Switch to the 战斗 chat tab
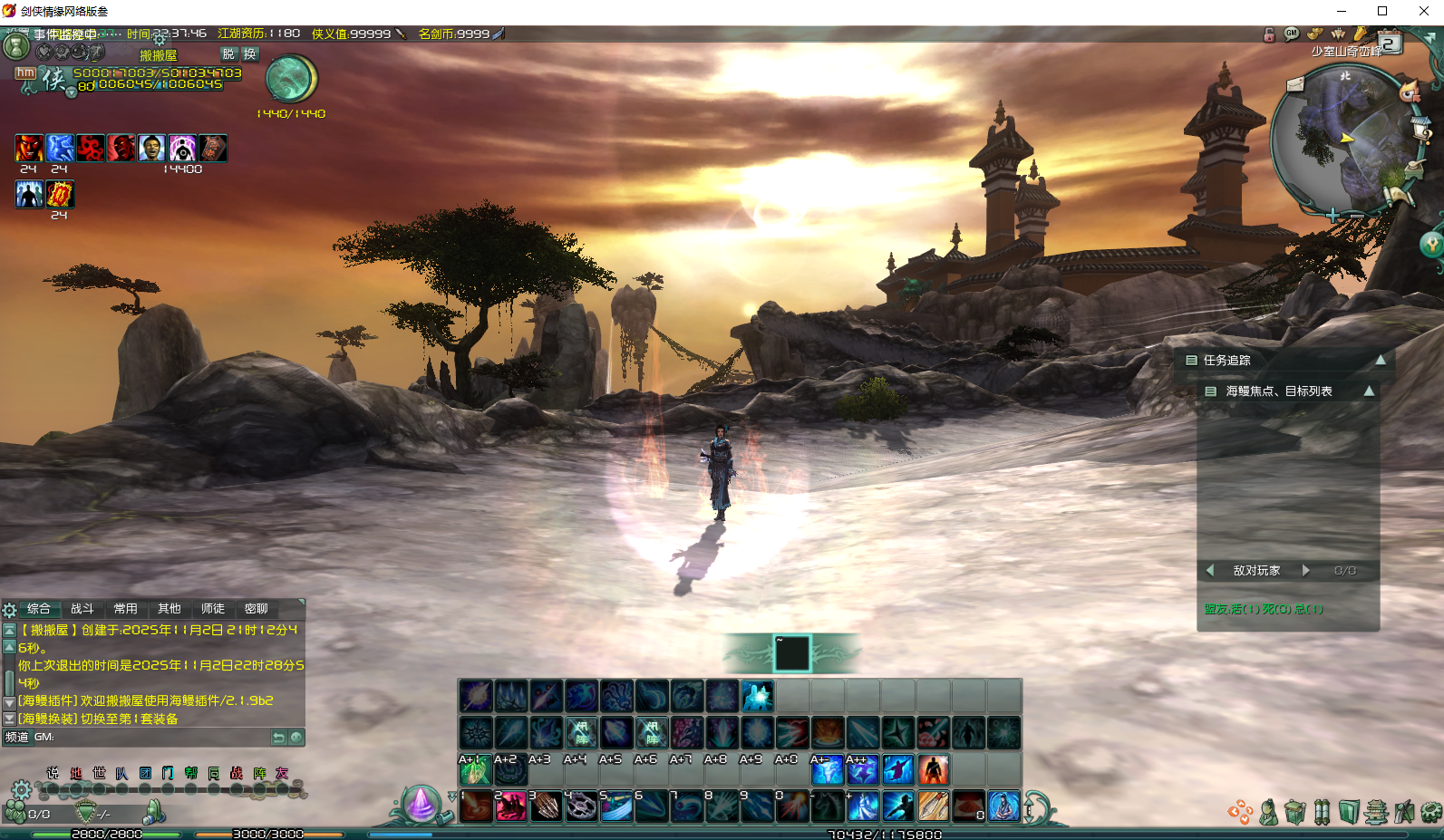1444x840 pixels. [82, 609]
